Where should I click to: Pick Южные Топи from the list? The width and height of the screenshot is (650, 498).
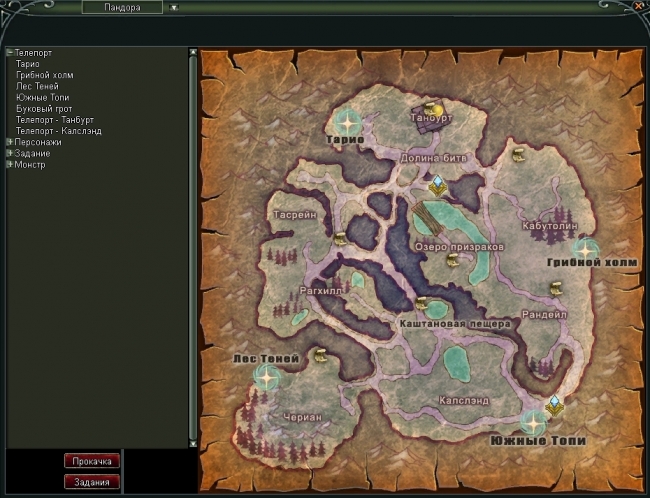tap(42, 97)
